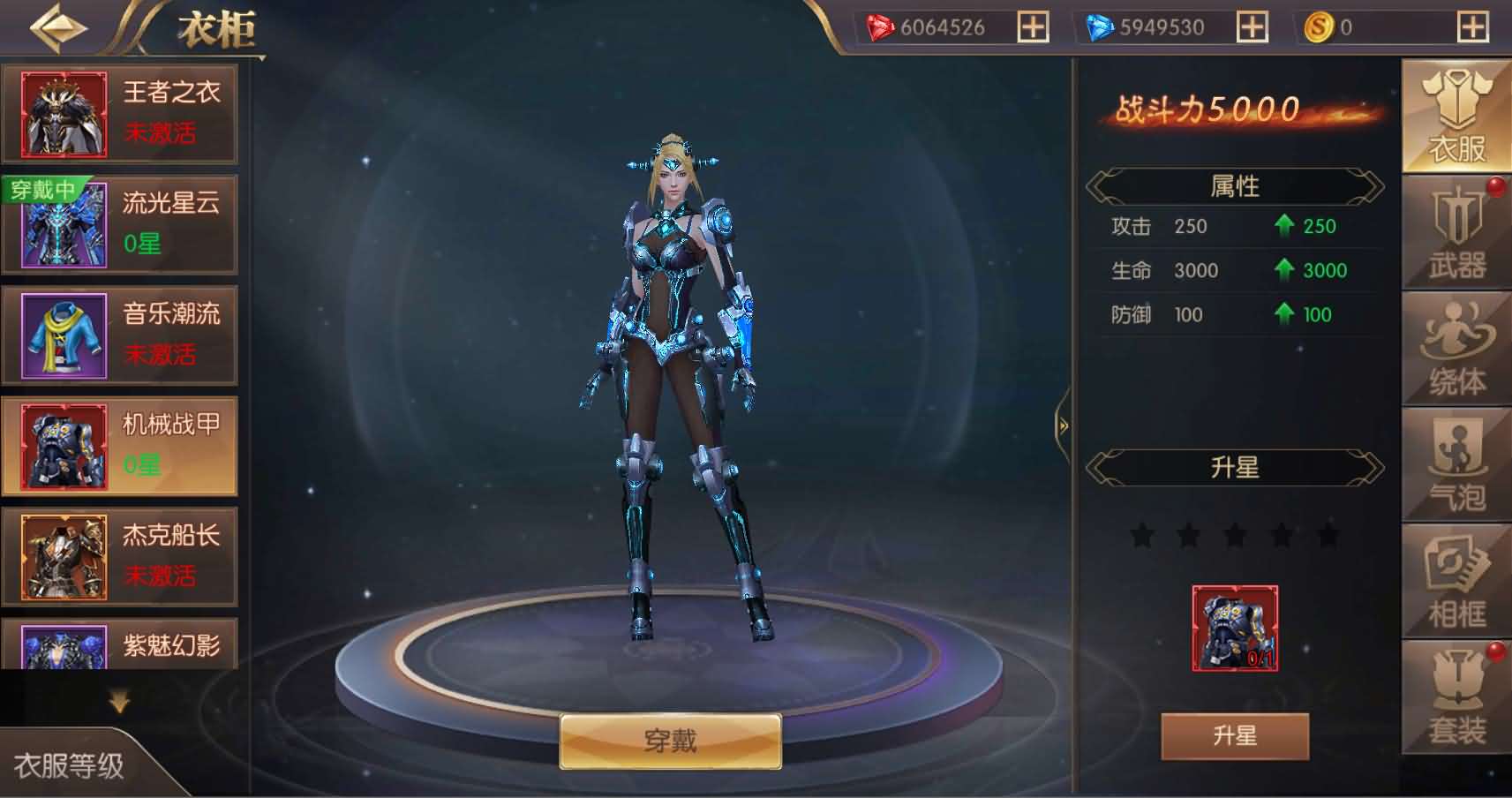Select the inactive 王者之衣 outfit

pyautogui.click(x=121, y=114)
